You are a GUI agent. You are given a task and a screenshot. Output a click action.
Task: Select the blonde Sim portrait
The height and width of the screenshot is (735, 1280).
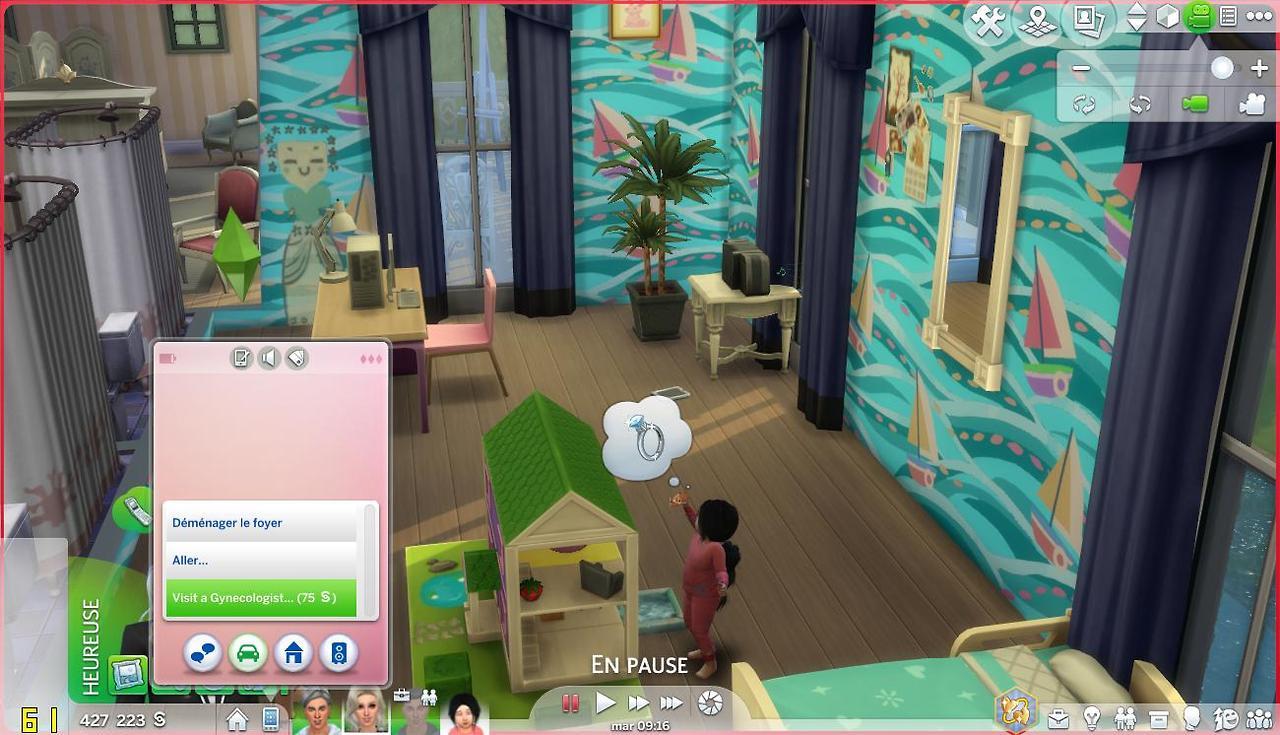coord(366,712)
